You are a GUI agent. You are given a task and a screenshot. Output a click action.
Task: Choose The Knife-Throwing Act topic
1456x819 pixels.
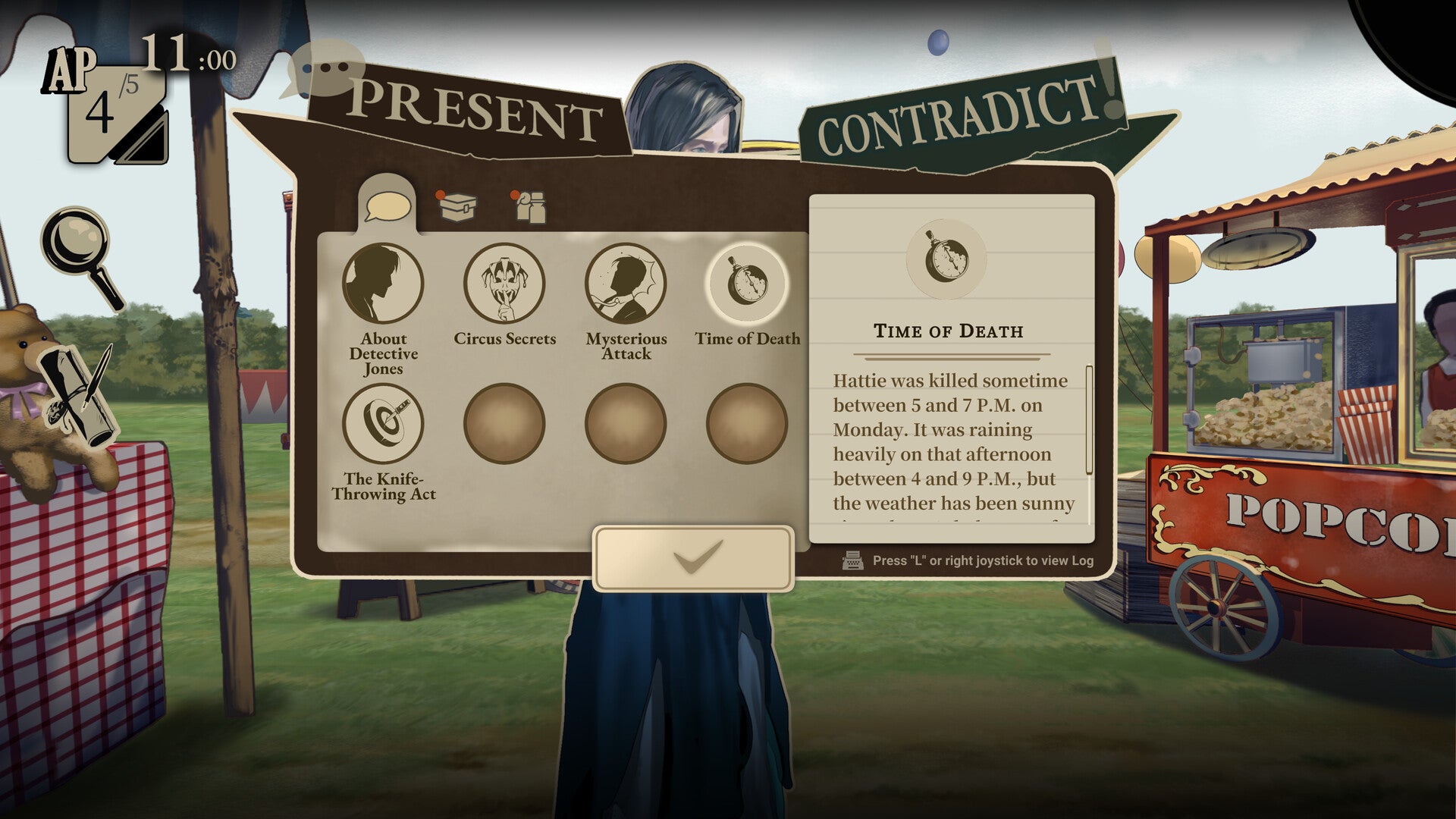[383, 424]
